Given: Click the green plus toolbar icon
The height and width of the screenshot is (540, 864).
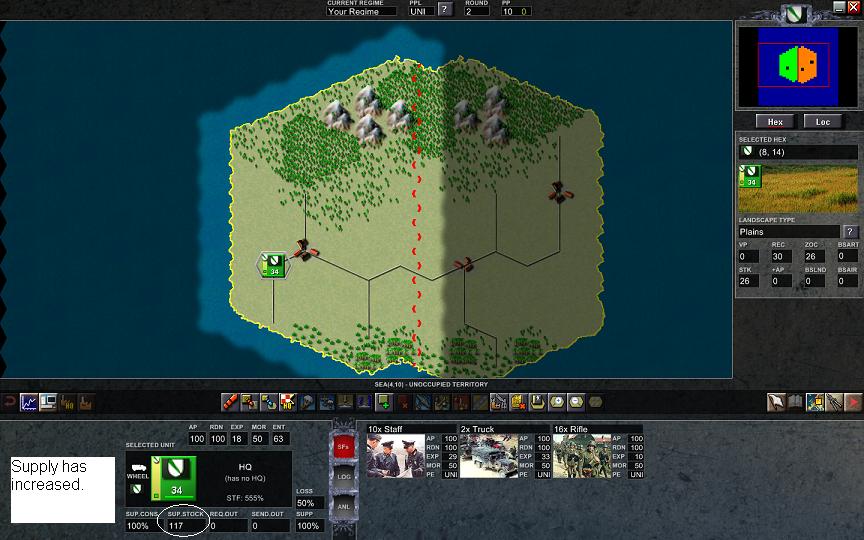Looking at the screenshot, I should point(384,402).
